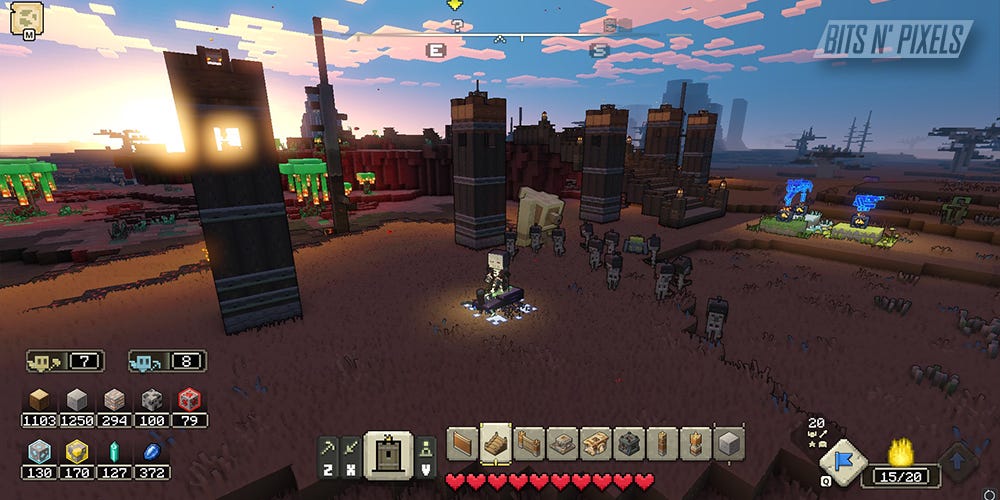Viewport: 1000px width, 500px height.
Task: Select the wooden gate build slot
Action: pos(528,442)
